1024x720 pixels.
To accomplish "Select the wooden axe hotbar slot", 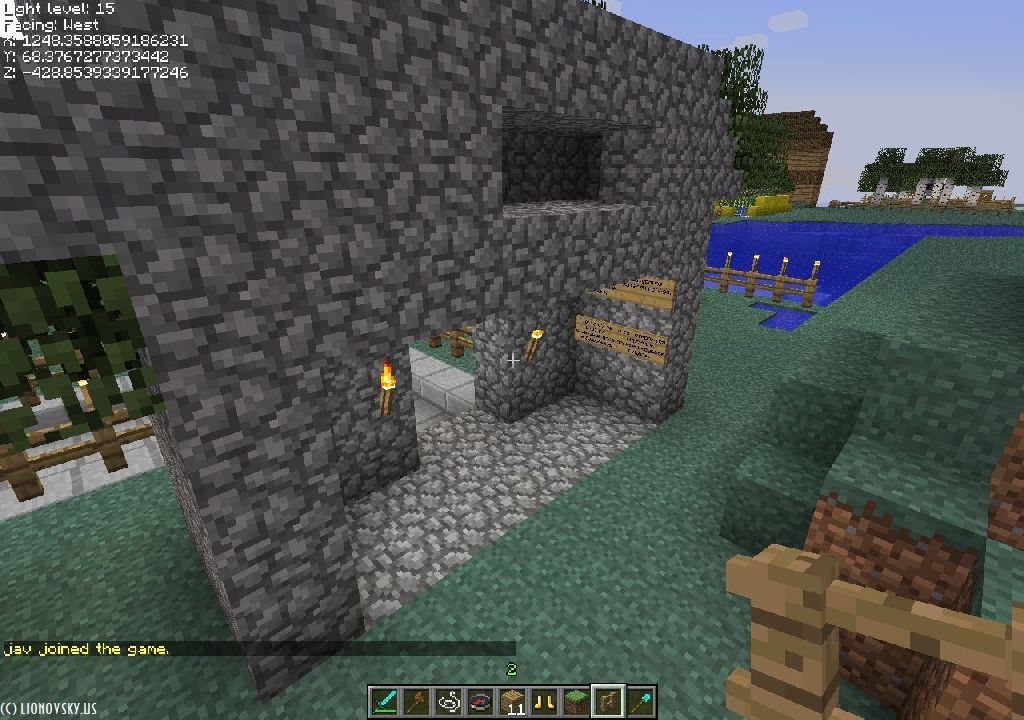I will coord(416,702).
